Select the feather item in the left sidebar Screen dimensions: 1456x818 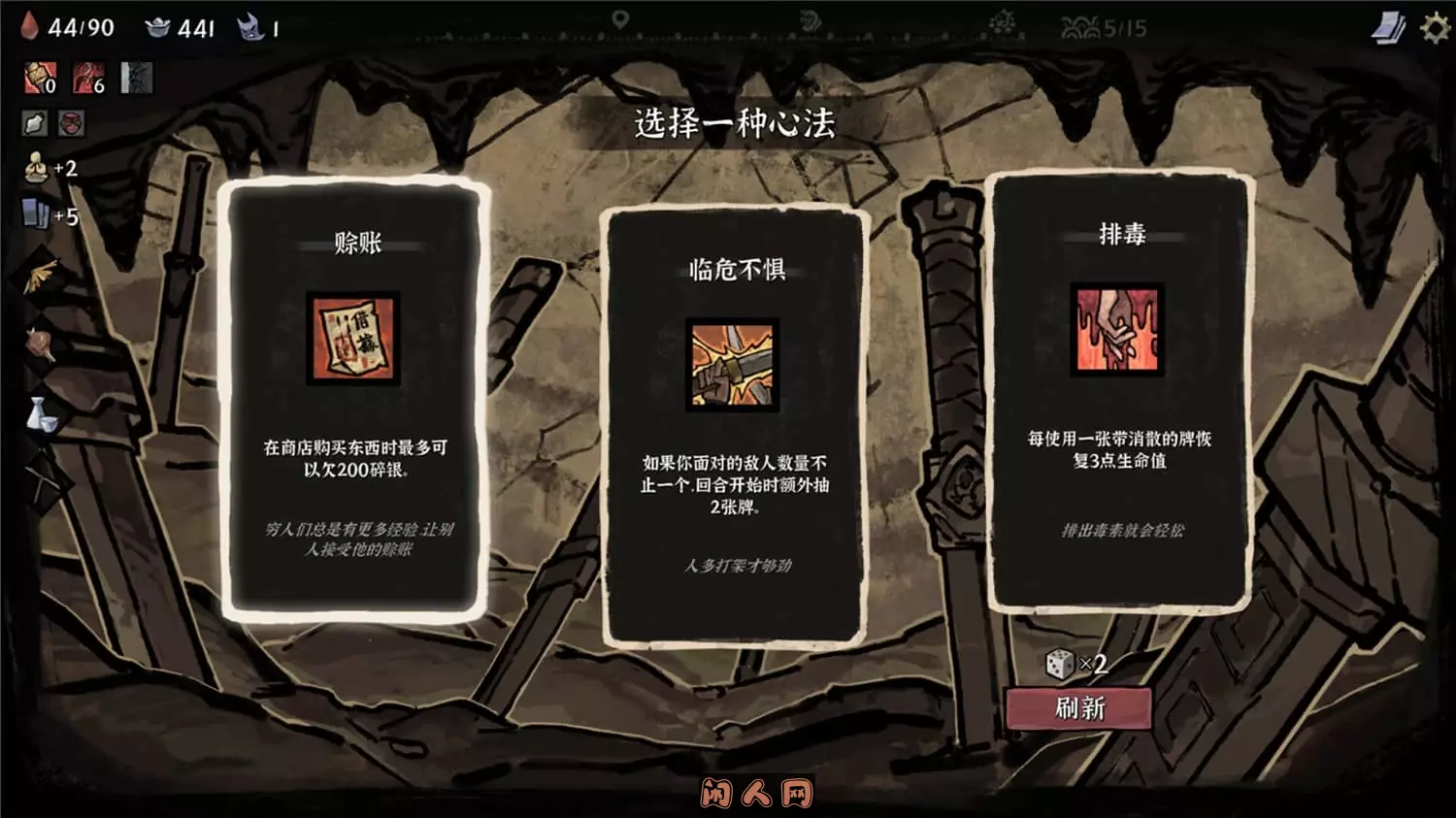(39, 275)
